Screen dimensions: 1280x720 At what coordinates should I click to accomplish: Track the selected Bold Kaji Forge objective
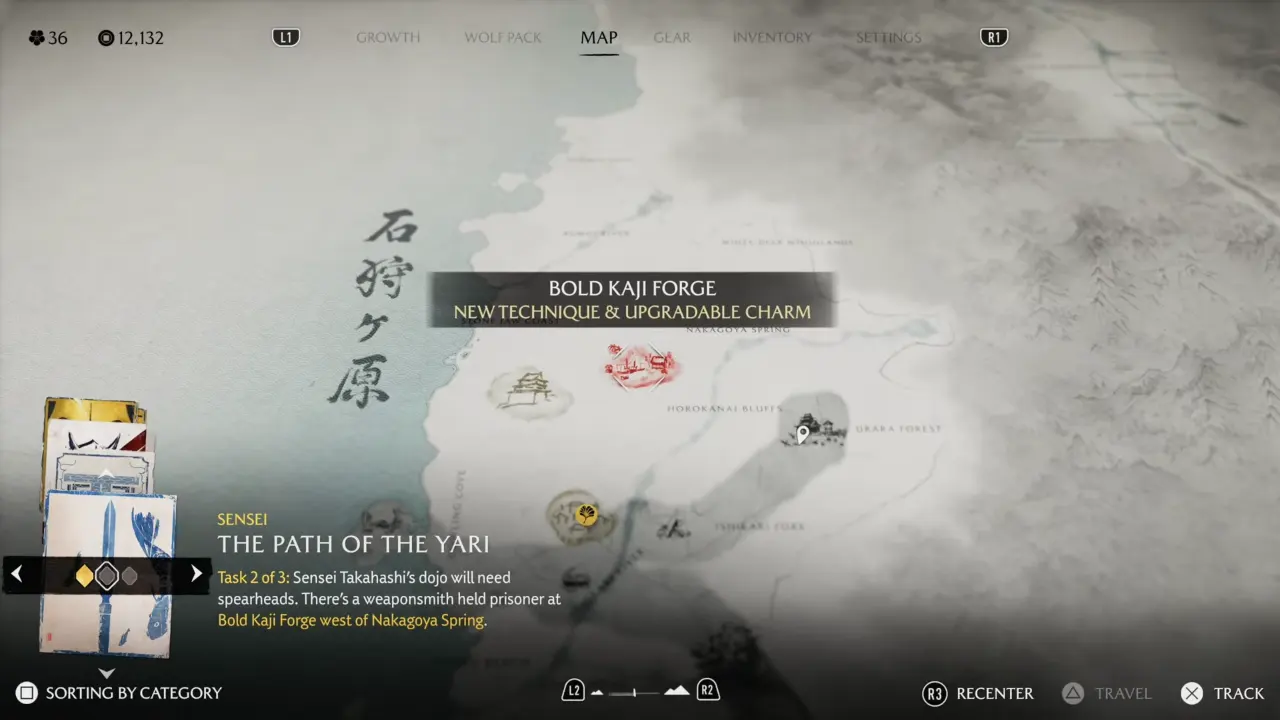click(x=1222, y=693)
